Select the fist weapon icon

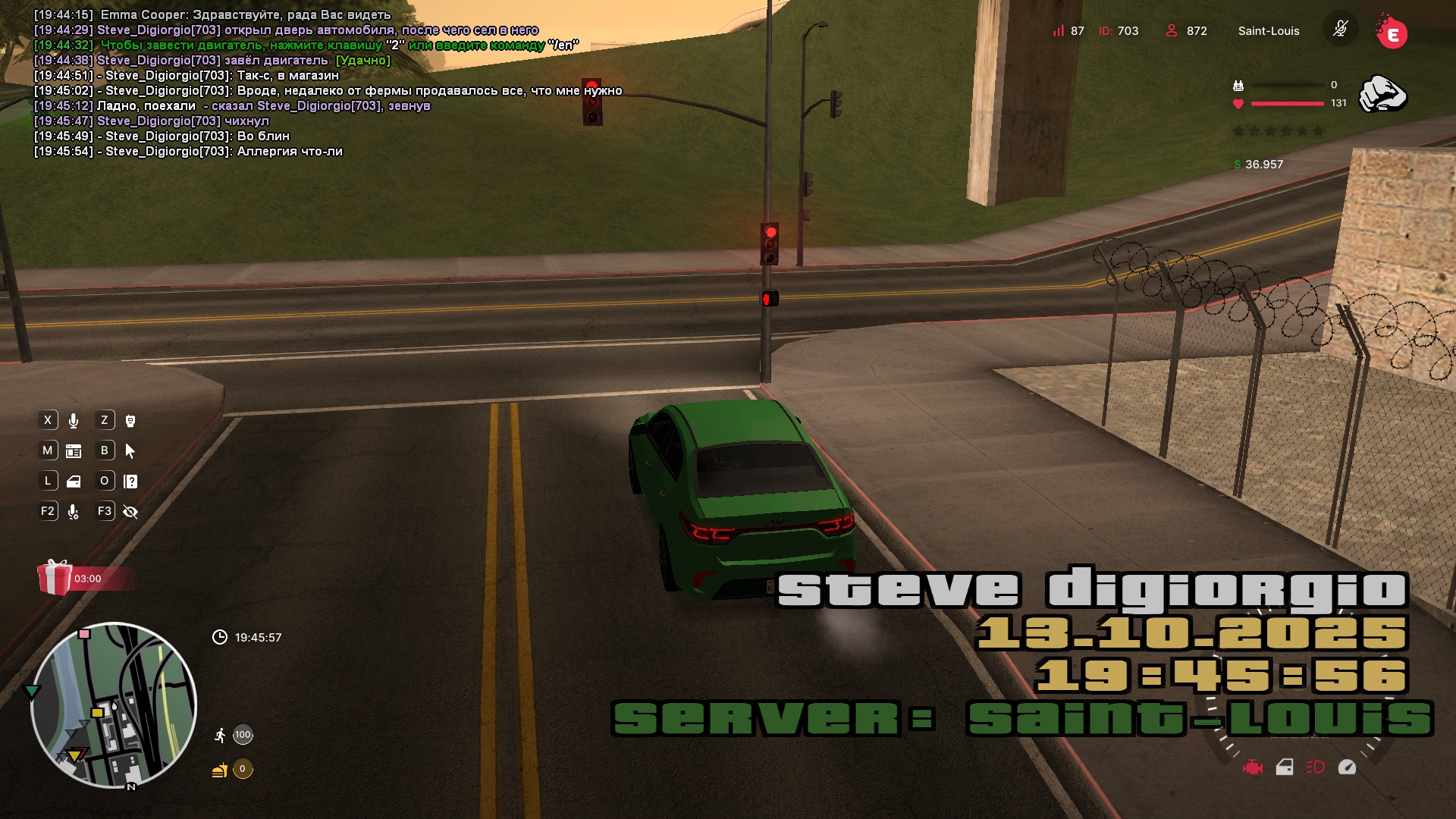1382,95
